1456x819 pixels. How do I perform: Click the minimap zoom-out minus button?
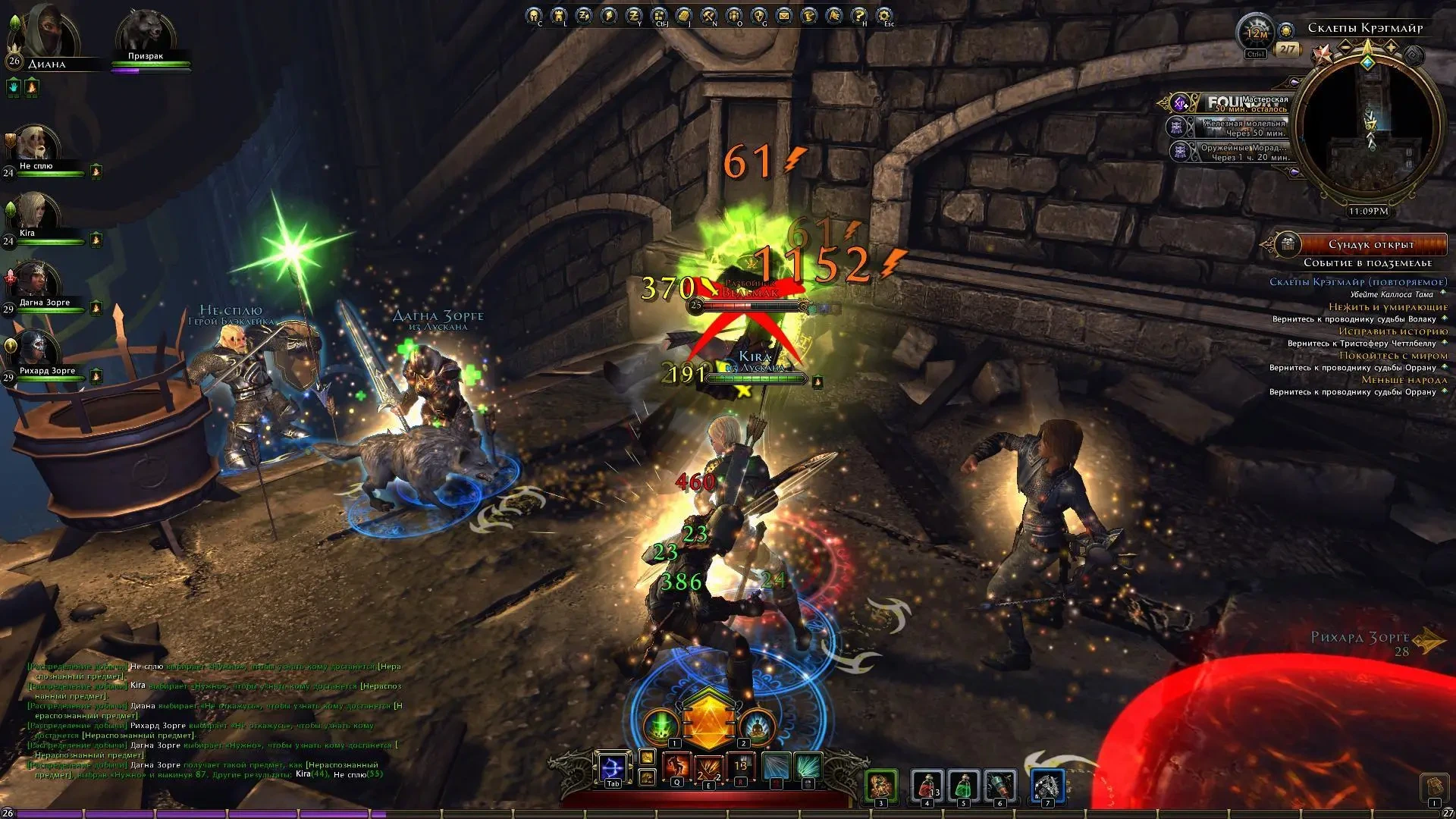click(1347, 48)
